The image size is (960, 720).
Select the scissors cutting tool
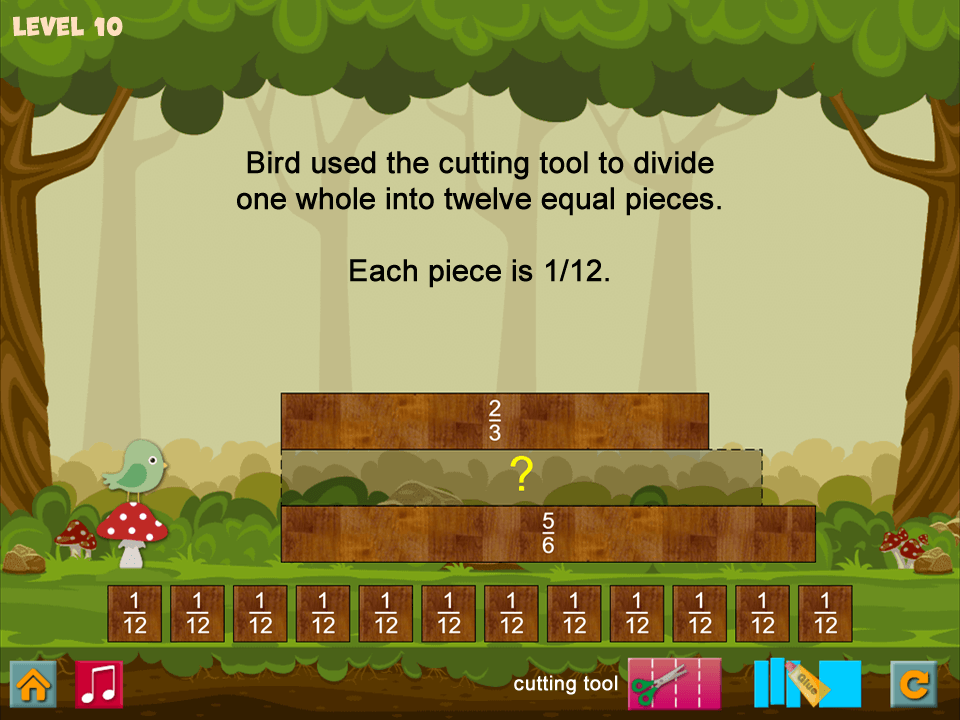coord(674,684)
